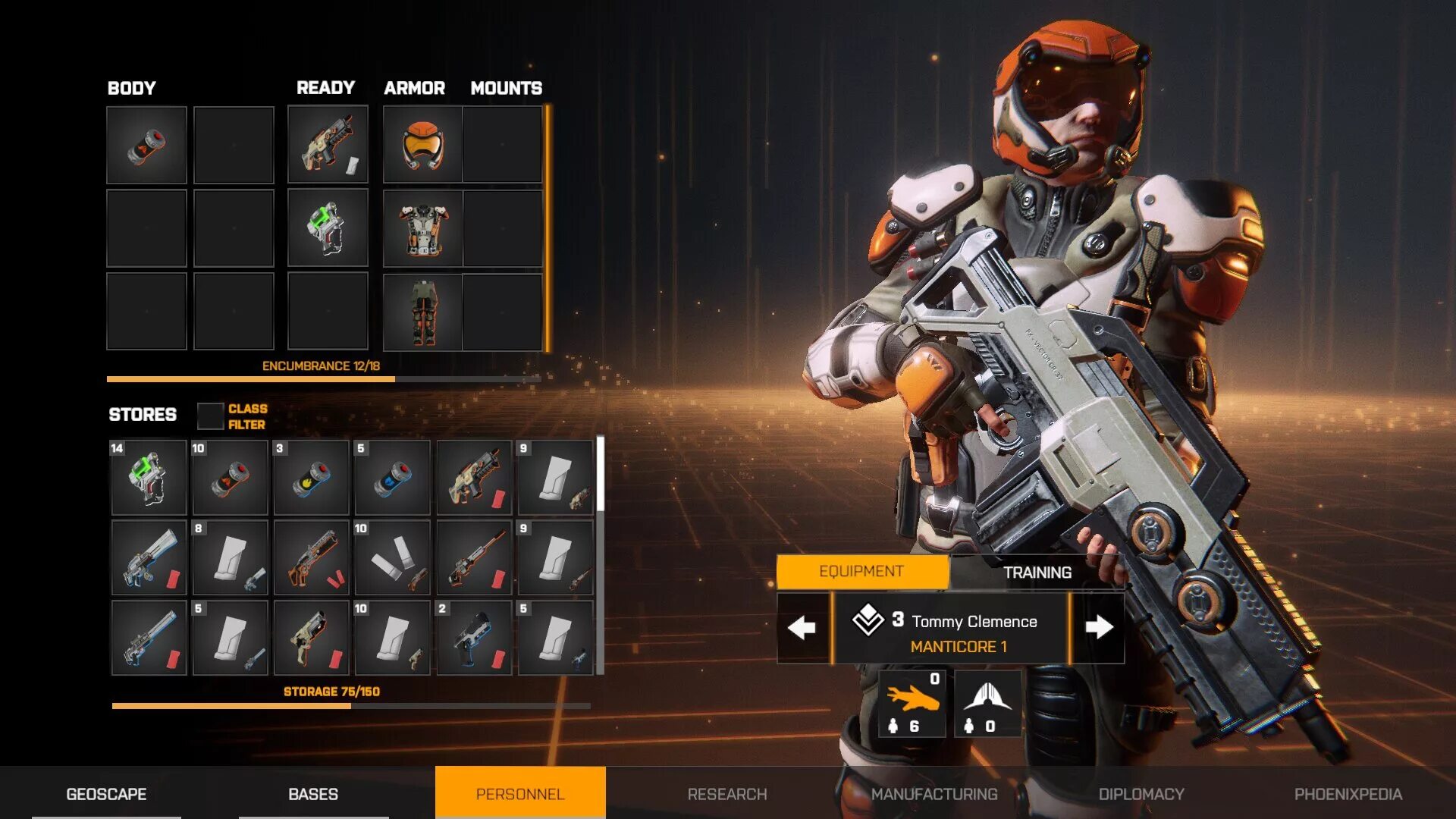The image size is (1456, 819).
Task: Go to previous soldier with left arrow
Action: click(x=802, y=628)
